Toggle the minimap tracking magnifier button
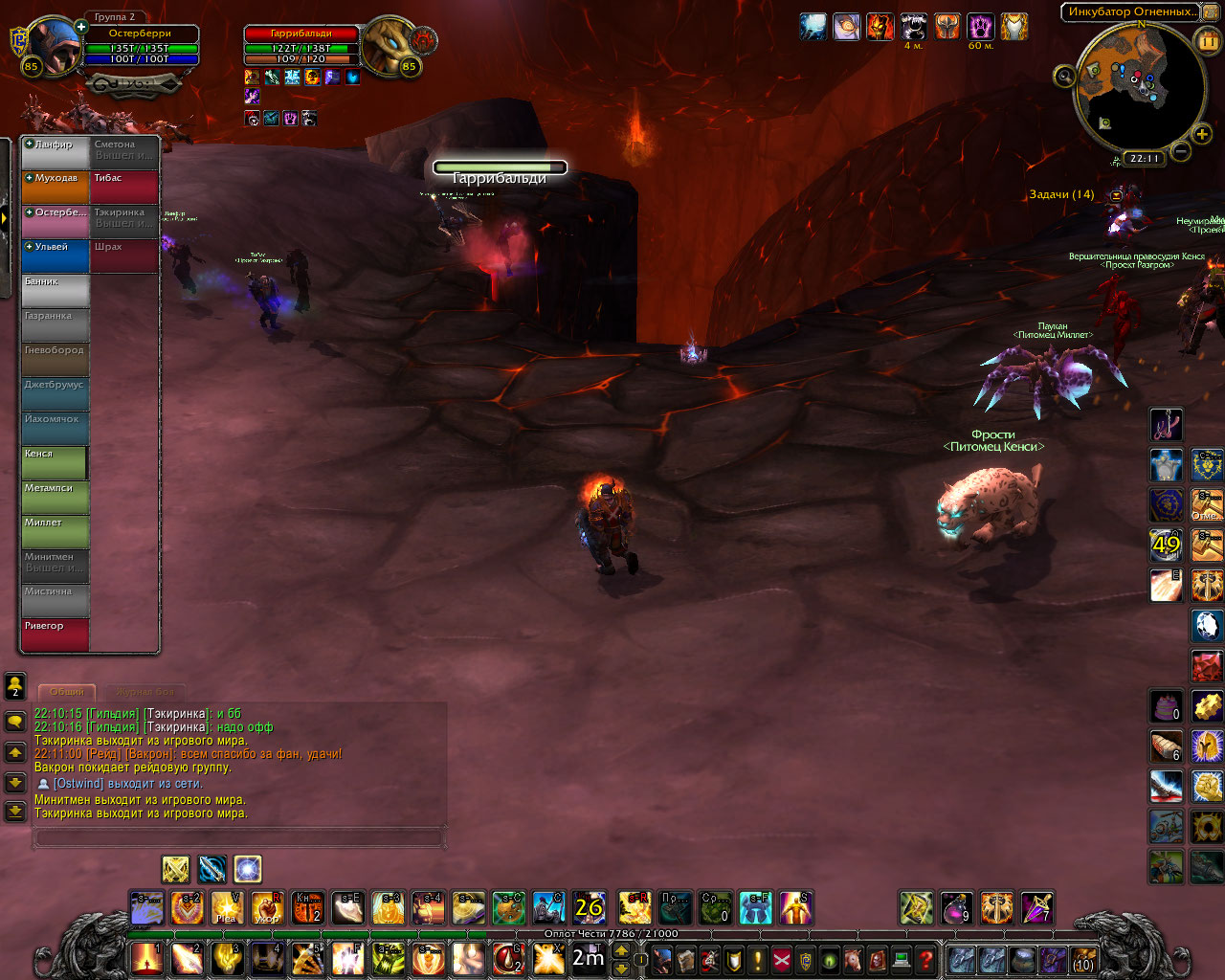 1064,75
